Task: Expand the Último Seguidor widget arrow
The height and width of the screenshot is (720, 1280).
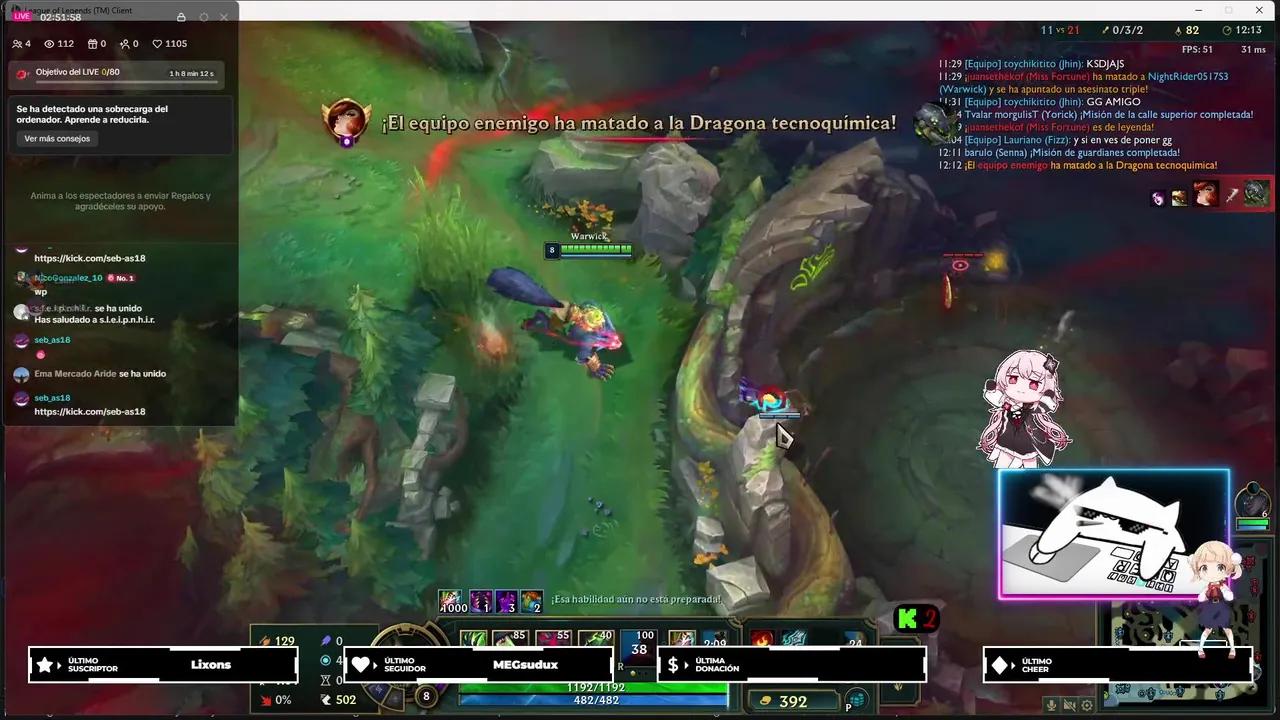Action: coord(374,664)
